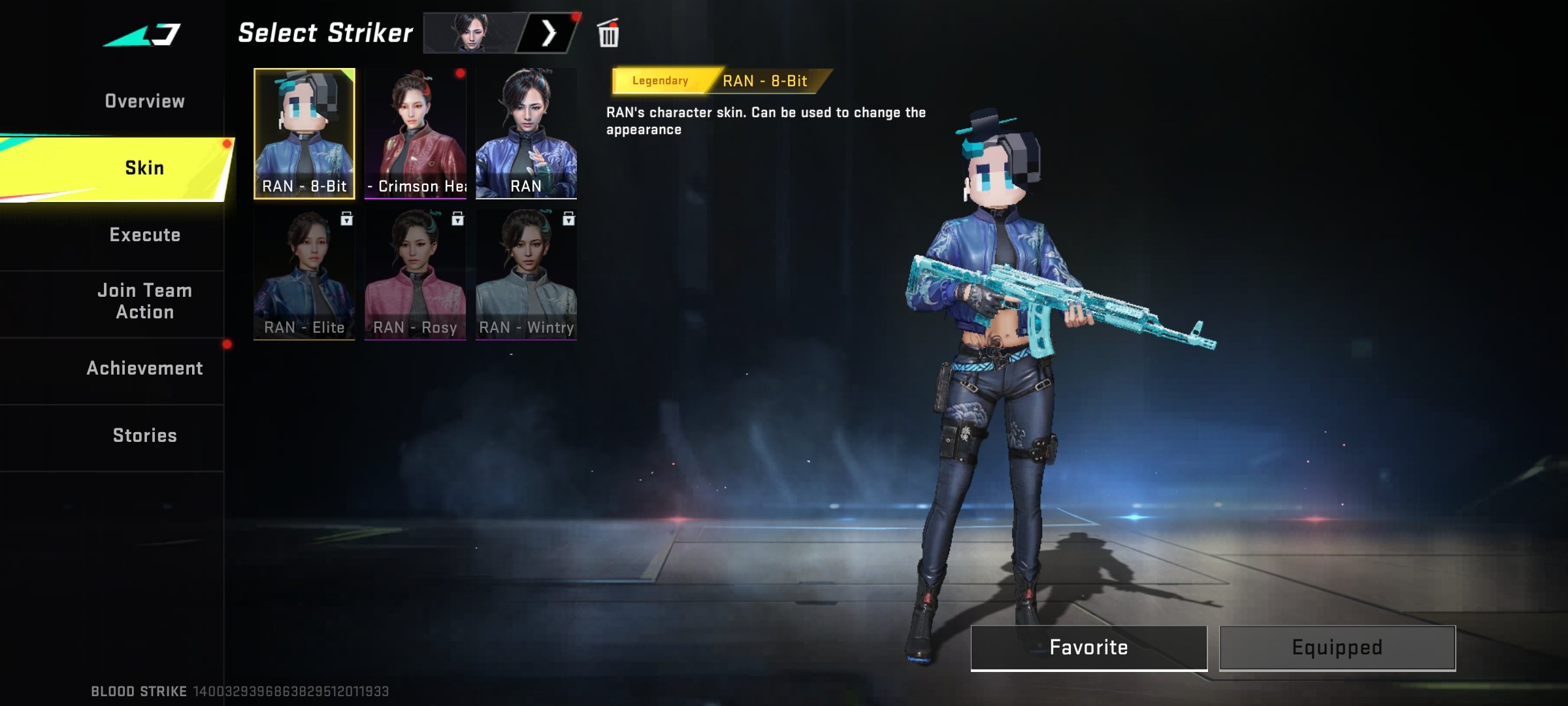Select the default RAN skin
This screenshot has height=706, width=1568.
pyautogui.click(x=526, y=133)
